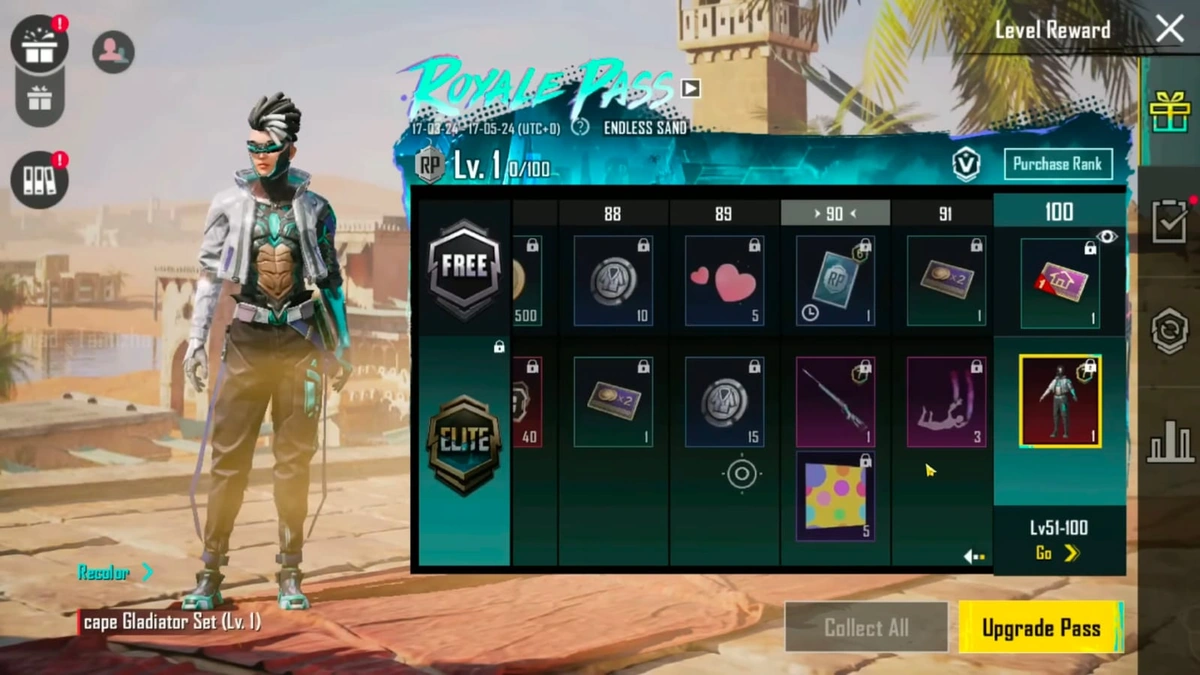Open the missions checklist tab
This screenshot has width=1200, height=675.
click(1169, 221)
